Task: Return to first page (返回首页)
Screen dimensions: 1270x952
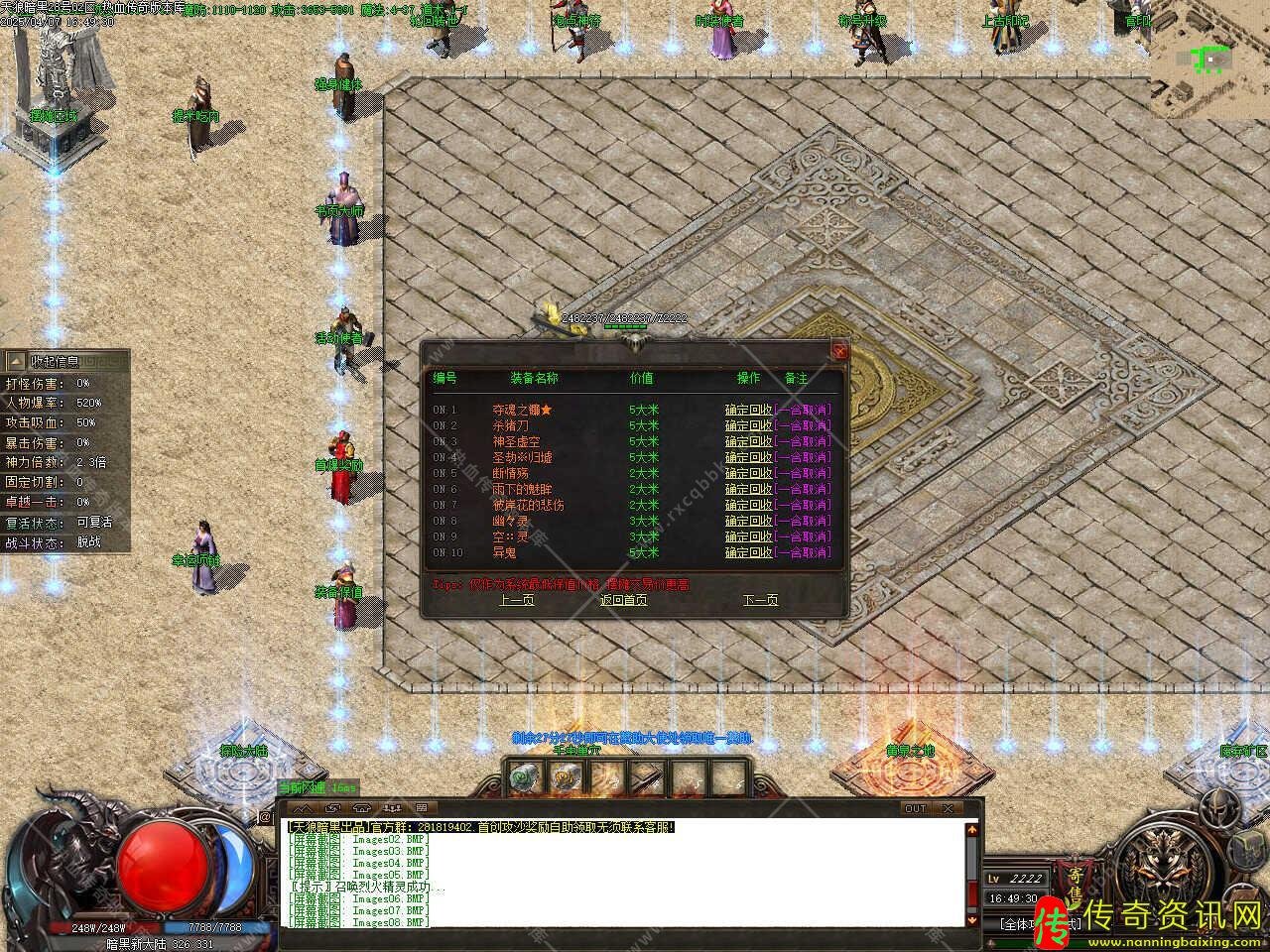Action: [623, 600]
